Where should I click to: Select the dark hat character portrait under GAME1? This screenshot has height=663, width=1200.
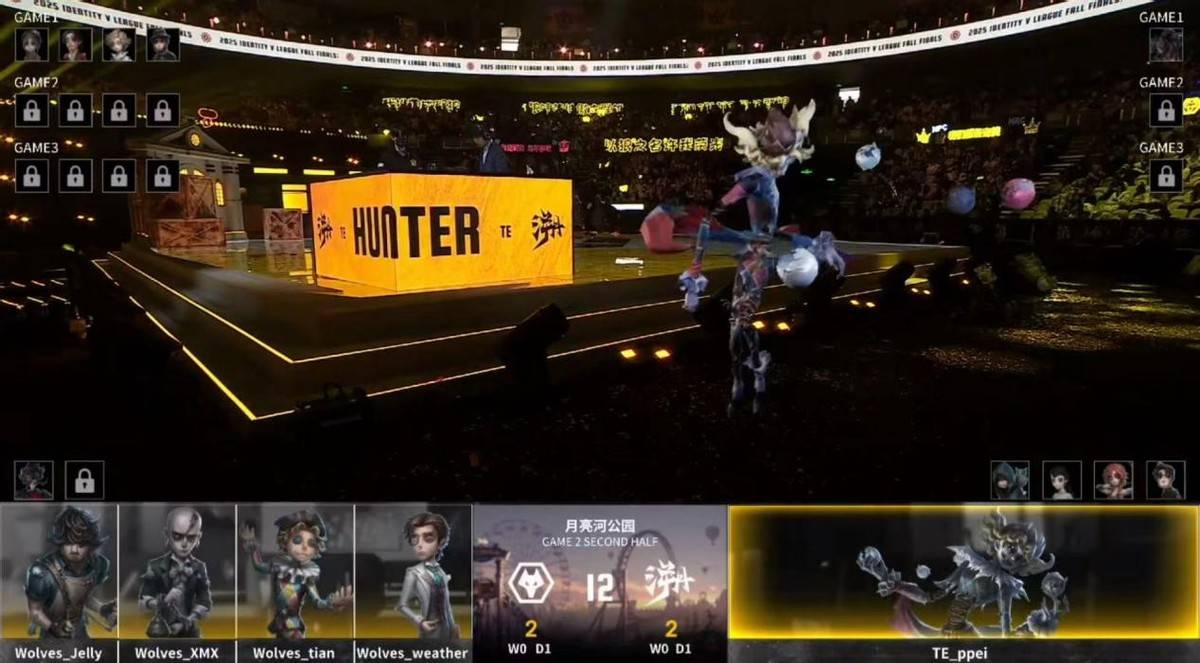163,45
